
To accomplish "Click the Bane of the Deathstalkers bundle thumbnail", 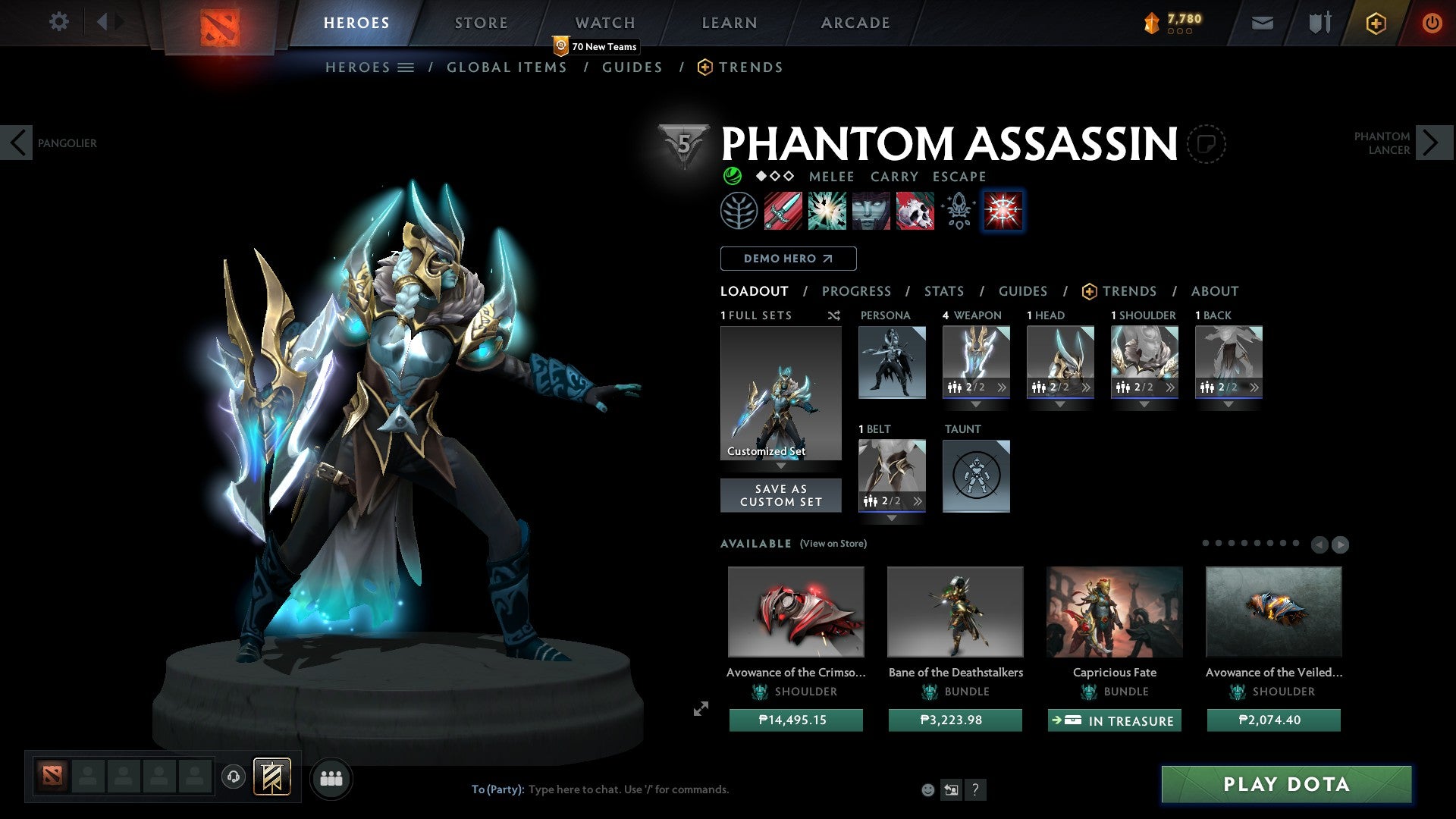I will click(x=955, y=611).
